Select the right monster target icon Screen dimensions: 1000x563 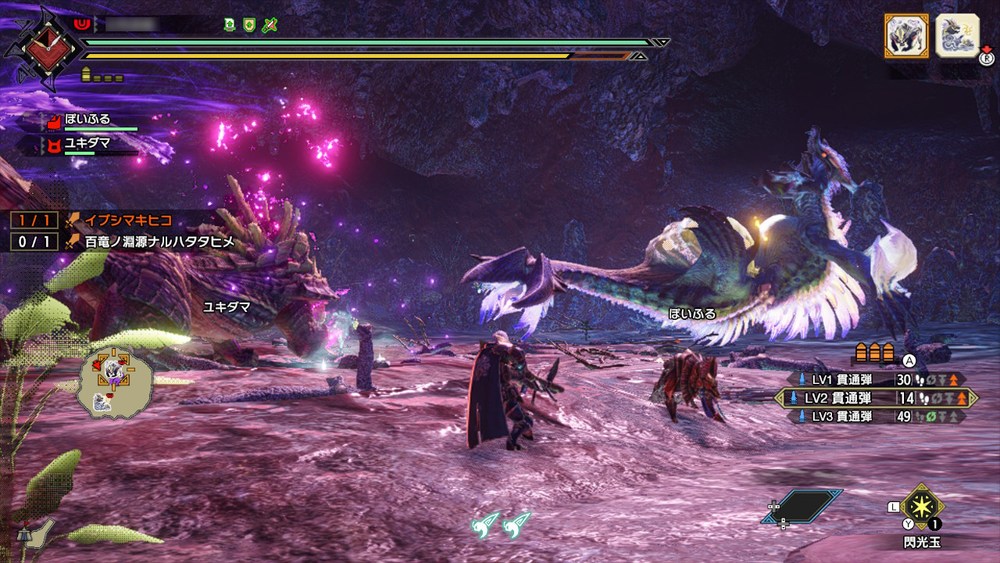pyautogui.click(x=957, y=36)
